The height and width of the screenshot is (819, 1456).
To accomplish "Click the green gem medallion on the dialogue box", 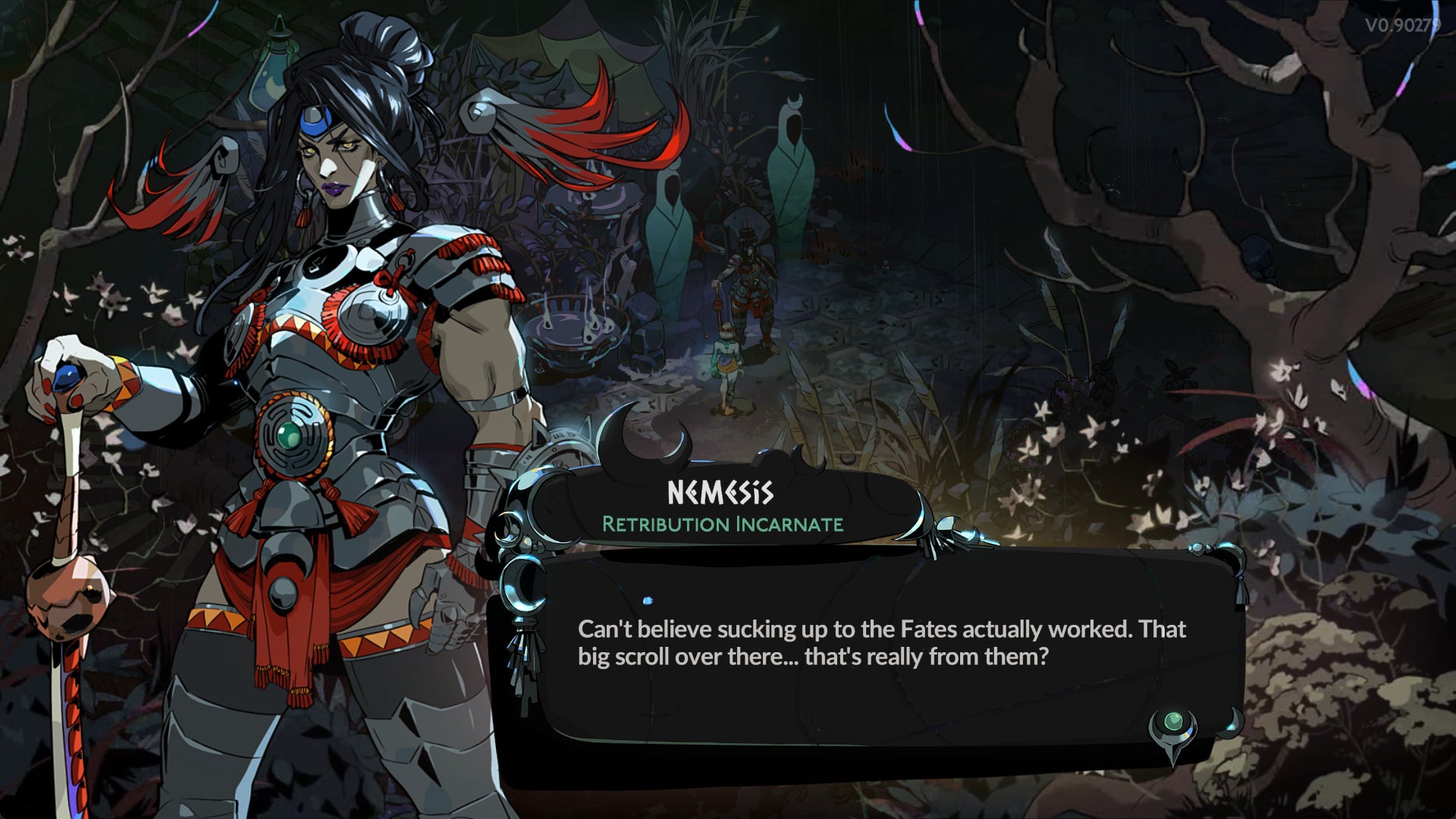I will tap(1173, 720).
